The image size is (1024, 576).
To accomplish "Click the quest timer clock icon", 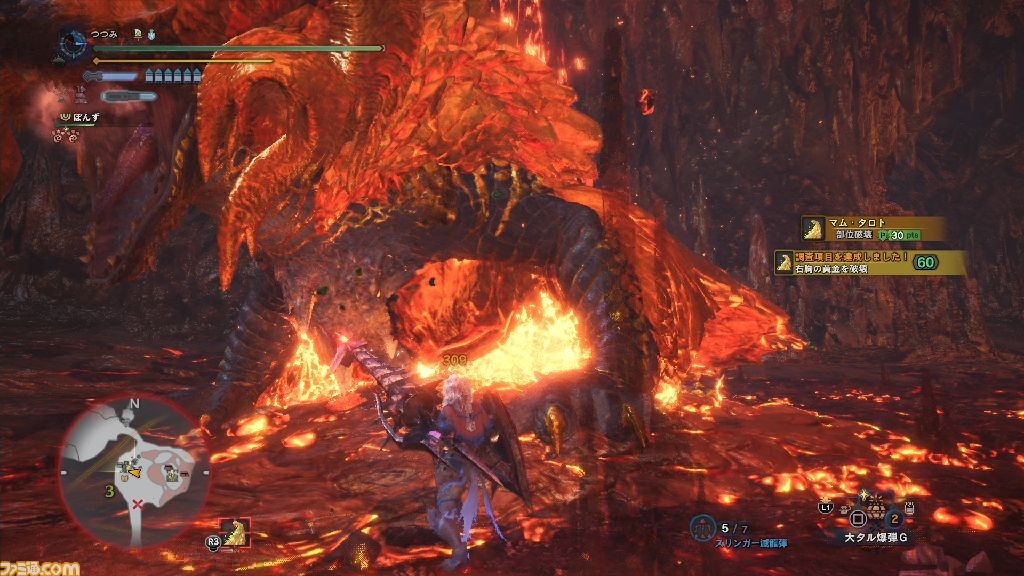I will coord(73,43).
